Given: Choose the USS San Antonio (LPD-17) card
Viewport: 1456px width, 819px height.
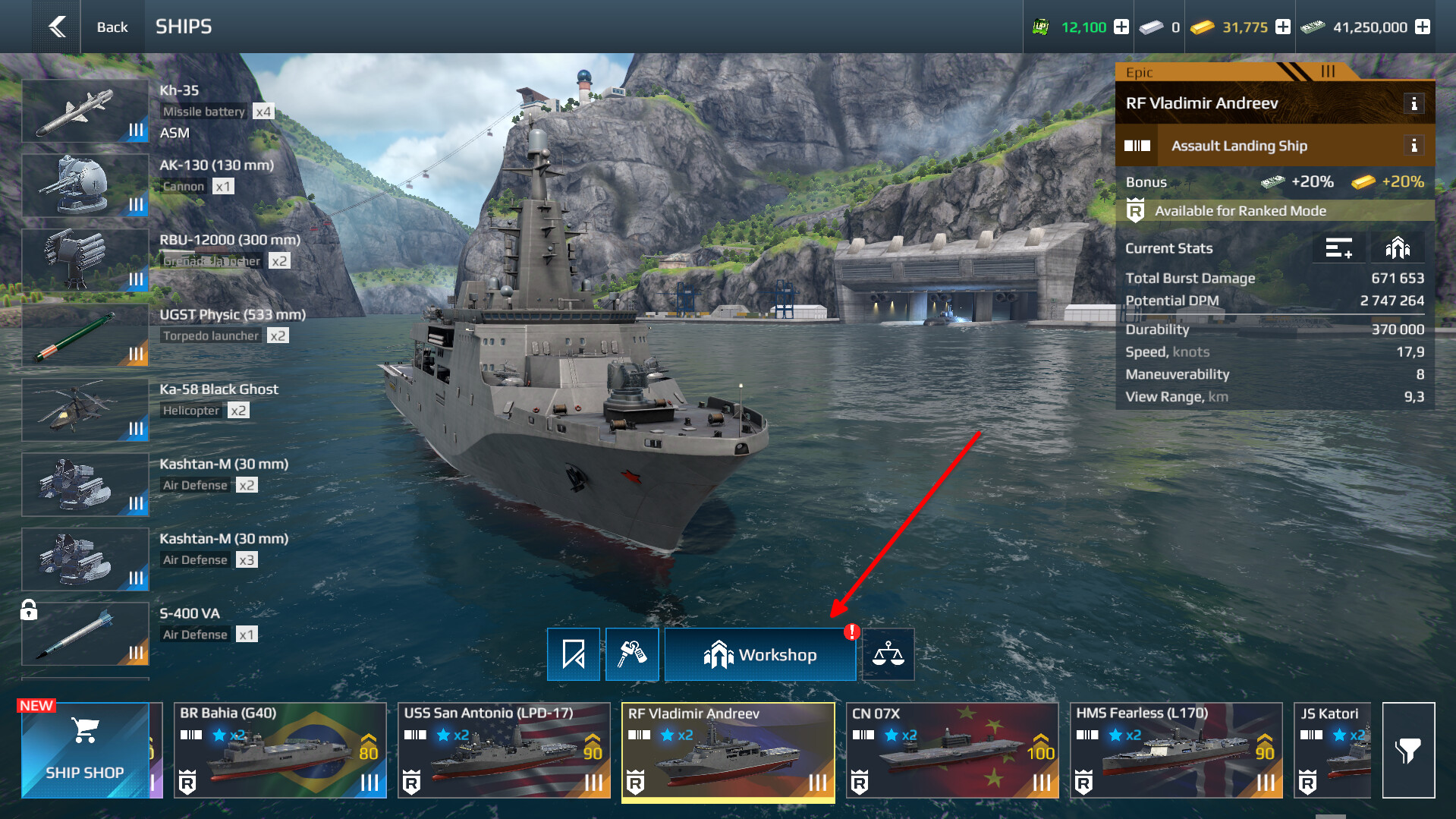Looking at the screenshot, I should click(x=504, y=750).
